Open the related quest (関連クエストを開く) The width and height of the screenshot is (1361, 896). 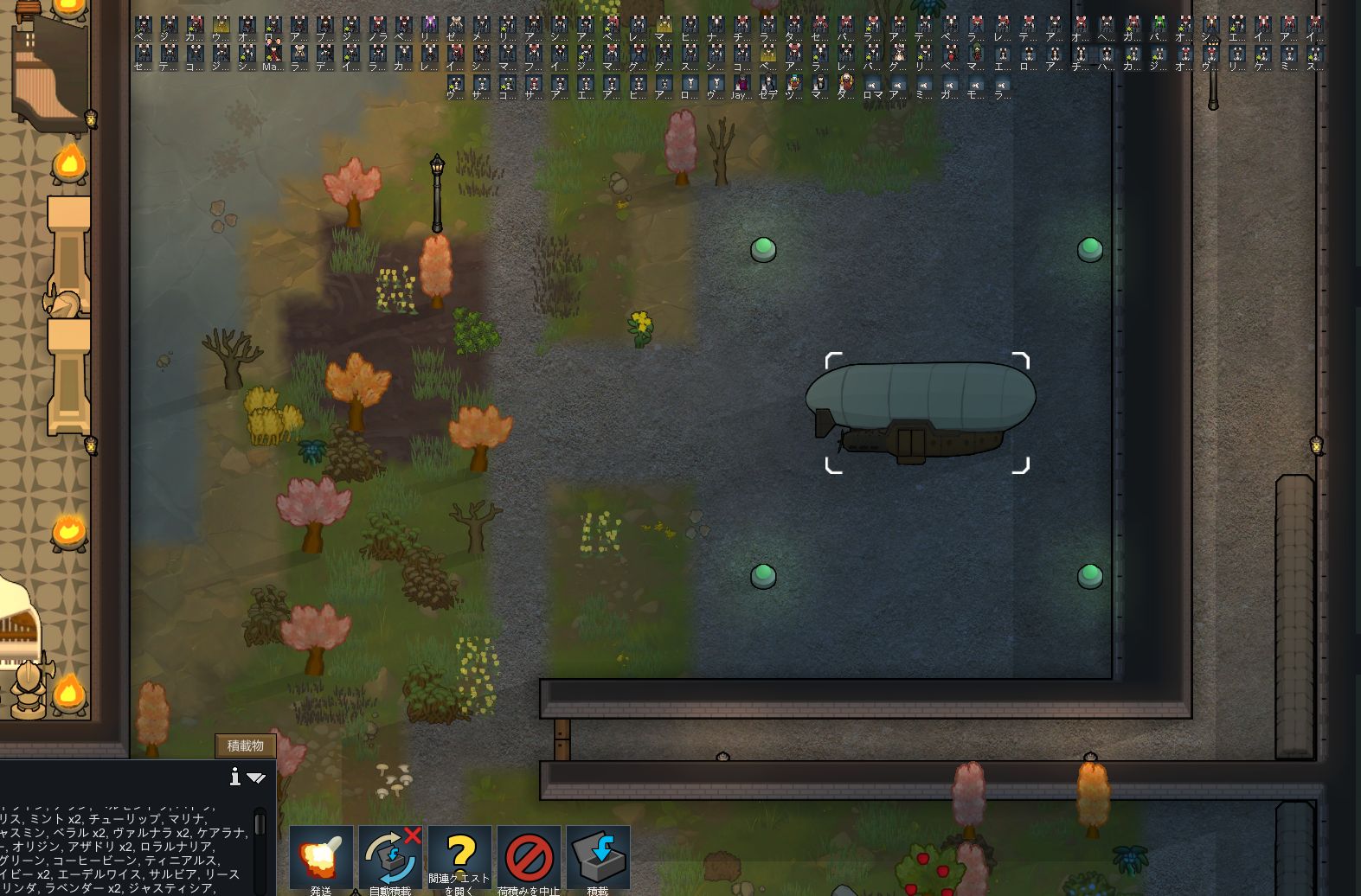459,856
